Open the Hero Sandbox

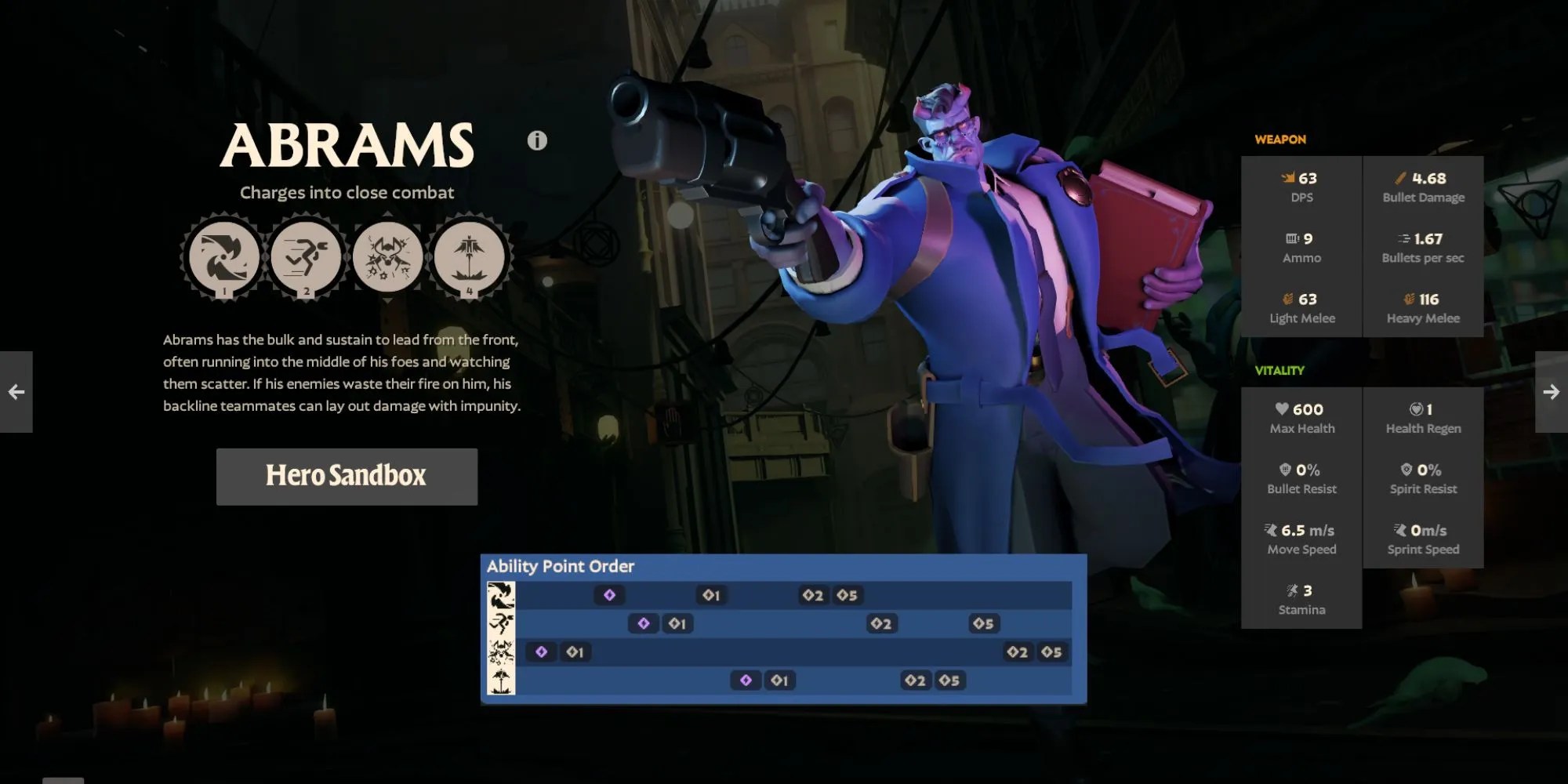pyautogui.click(x=347, y=476)
